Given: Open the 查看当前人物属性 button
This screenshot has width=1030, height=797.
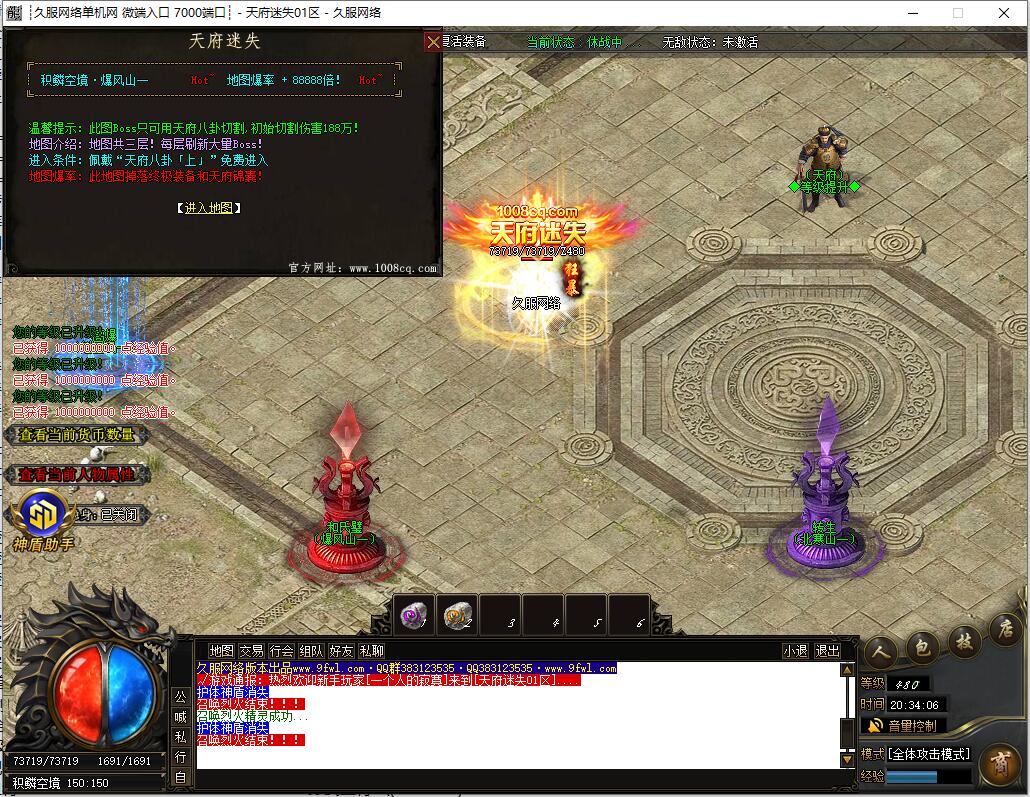Looking at the screenshot, I should pyautogui.click(x=76, y=474).
